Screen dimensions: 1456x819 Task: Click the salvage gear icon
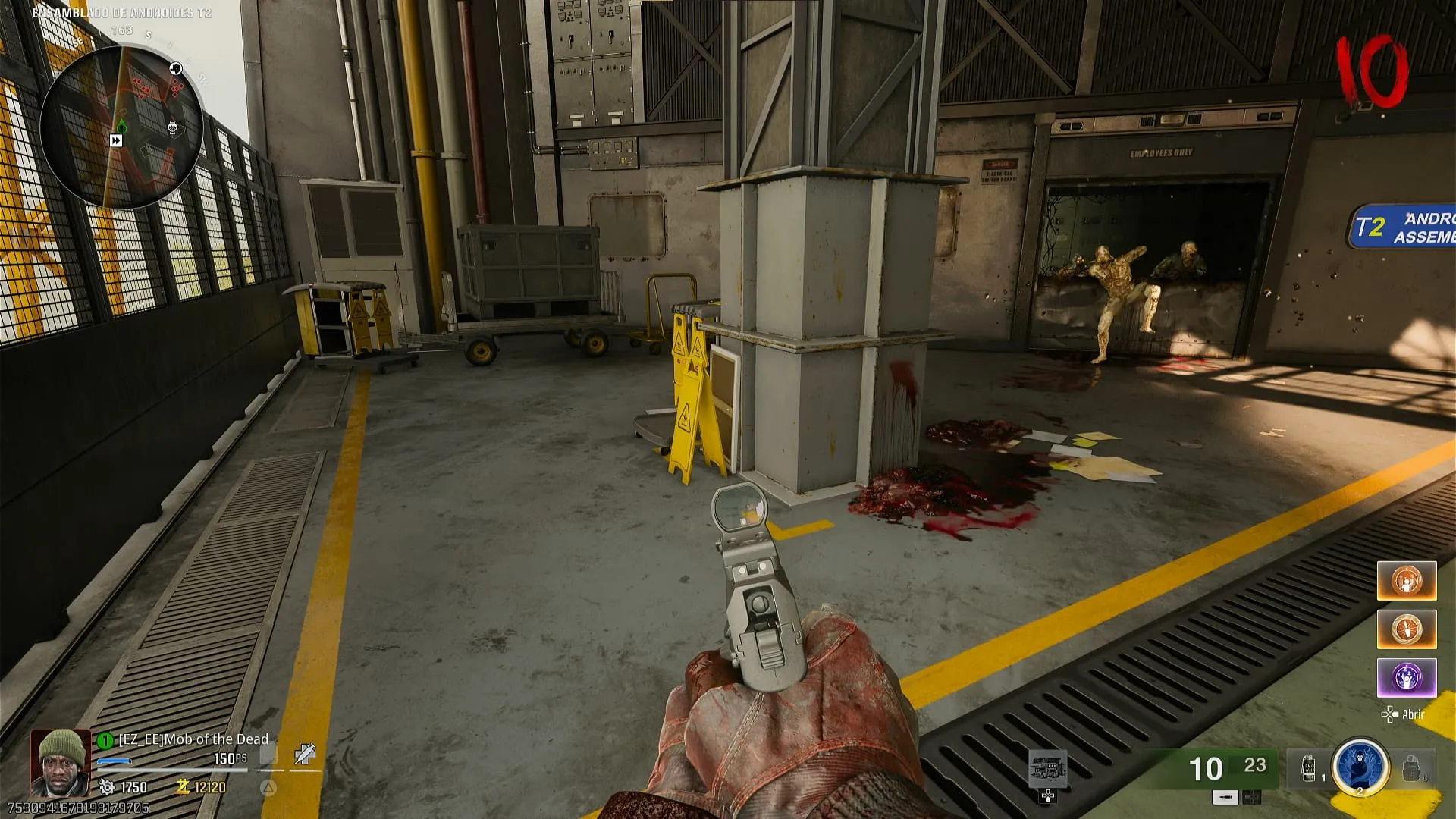click(x=107, y=787)
